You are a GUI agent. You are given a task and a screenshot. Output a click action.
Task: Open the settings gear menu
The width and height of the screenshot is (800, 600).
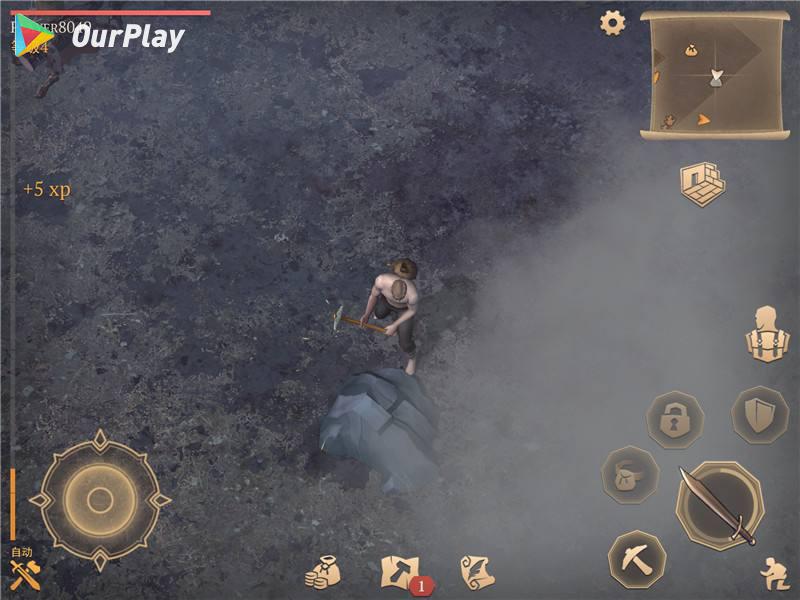[x=612, y=22]
